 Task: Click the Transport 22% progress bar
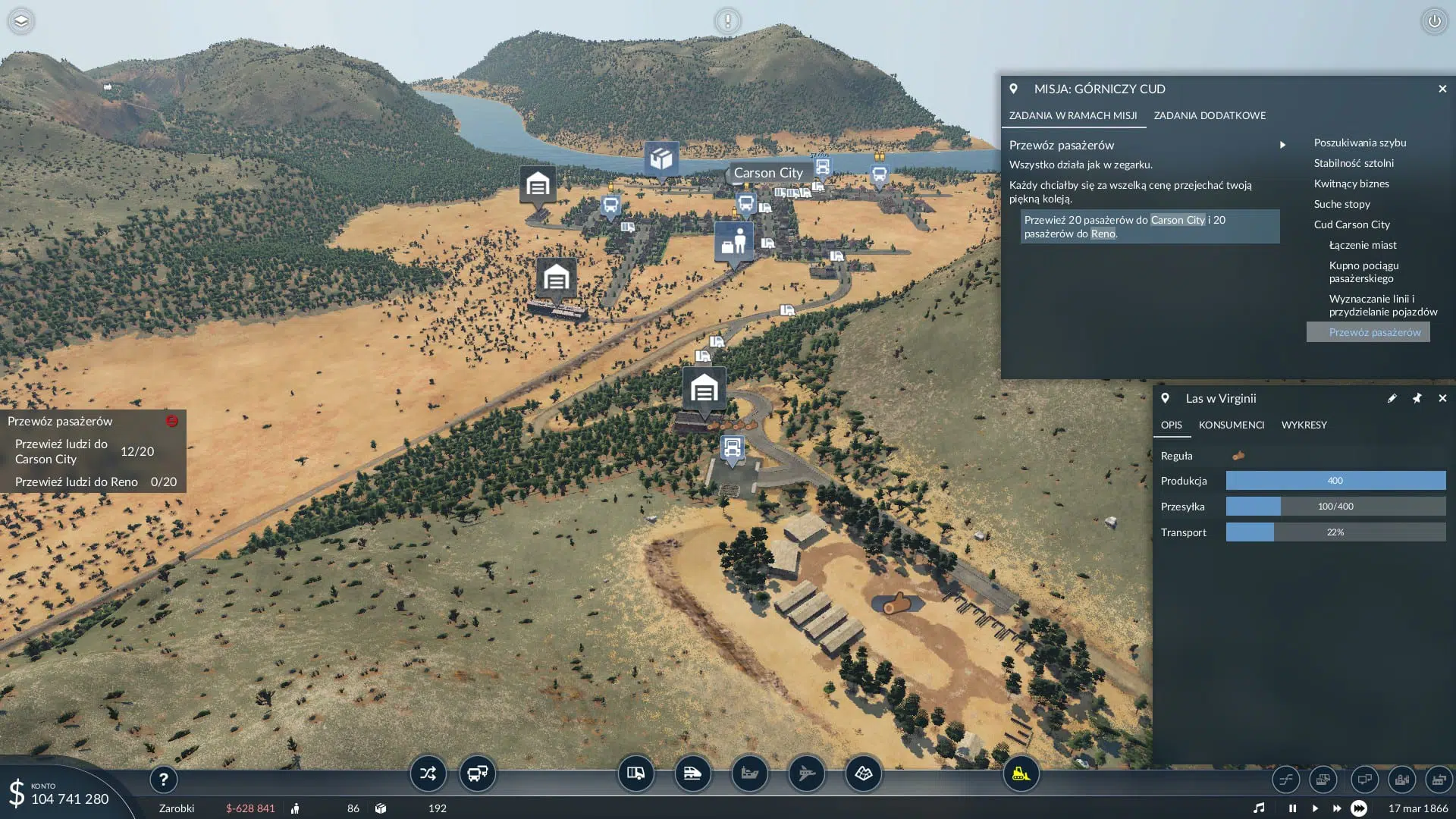coord(1335,532)
